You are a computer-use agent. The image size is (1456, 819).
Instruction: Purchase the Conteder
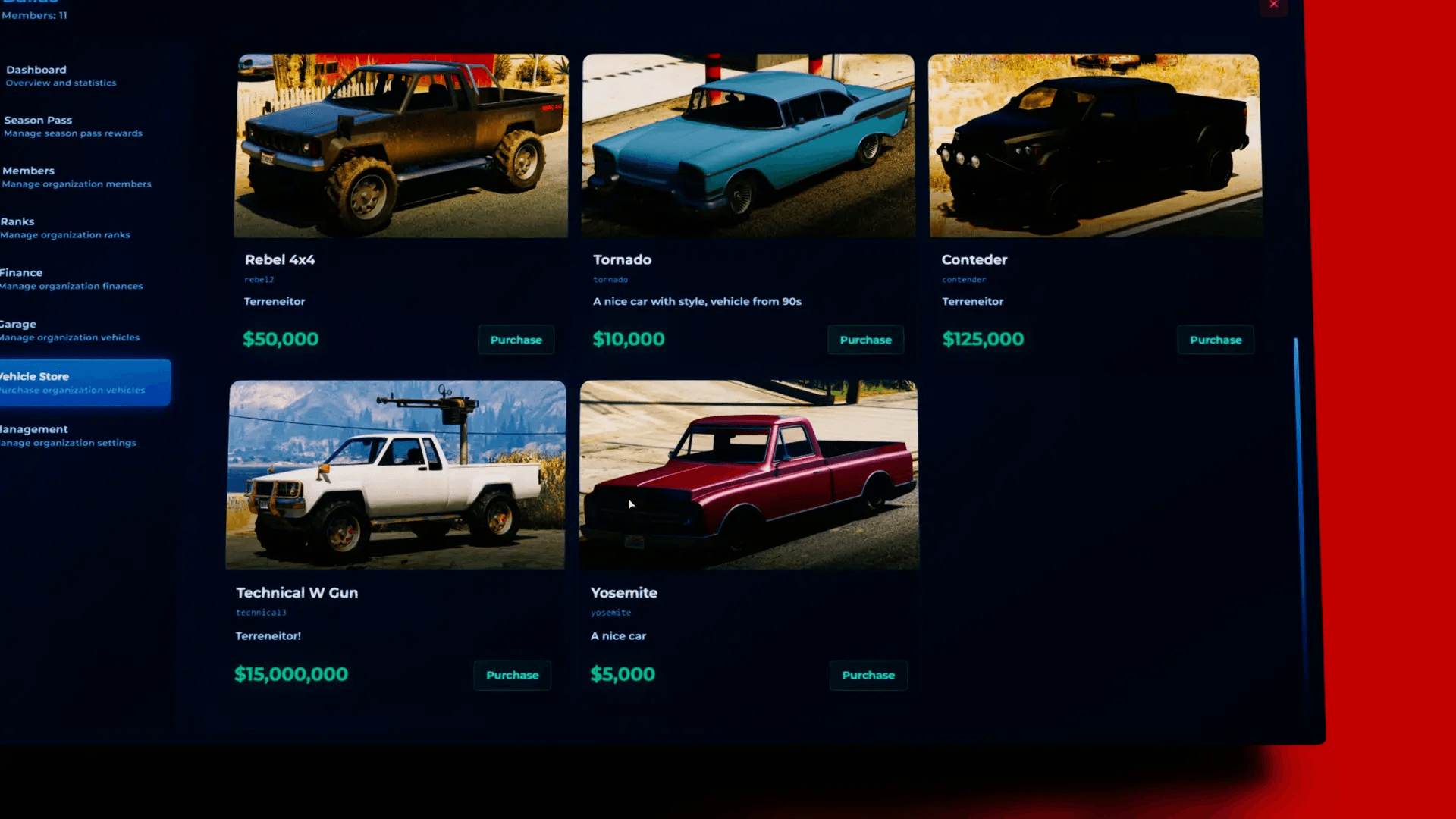click(1215, 340)
